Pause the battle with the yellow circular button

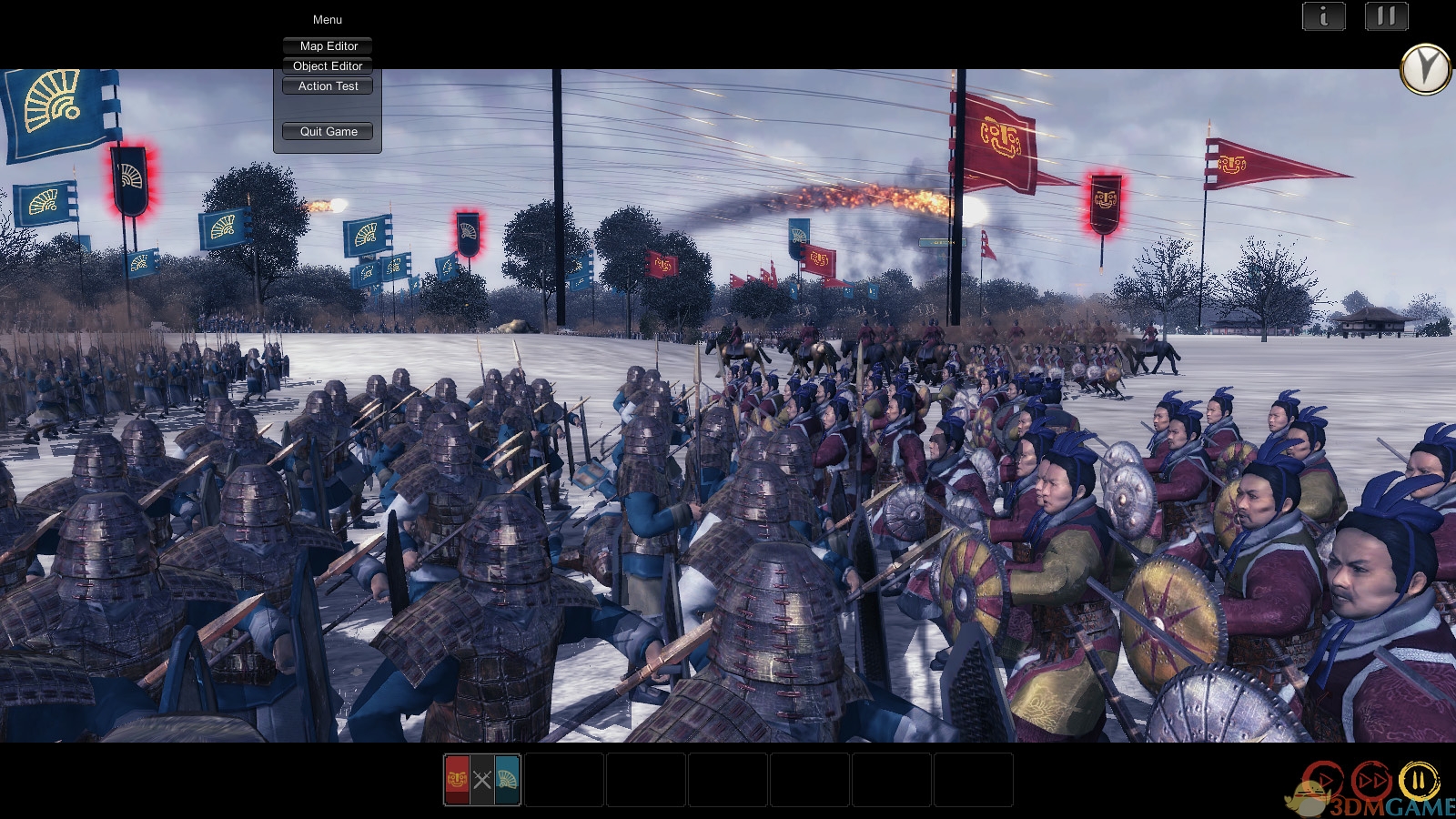1418,781
